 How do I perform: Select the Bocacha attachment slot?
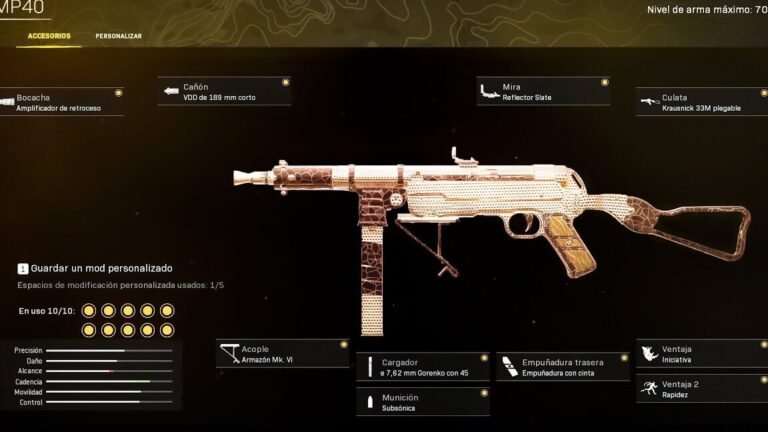(x=60, y=102)
